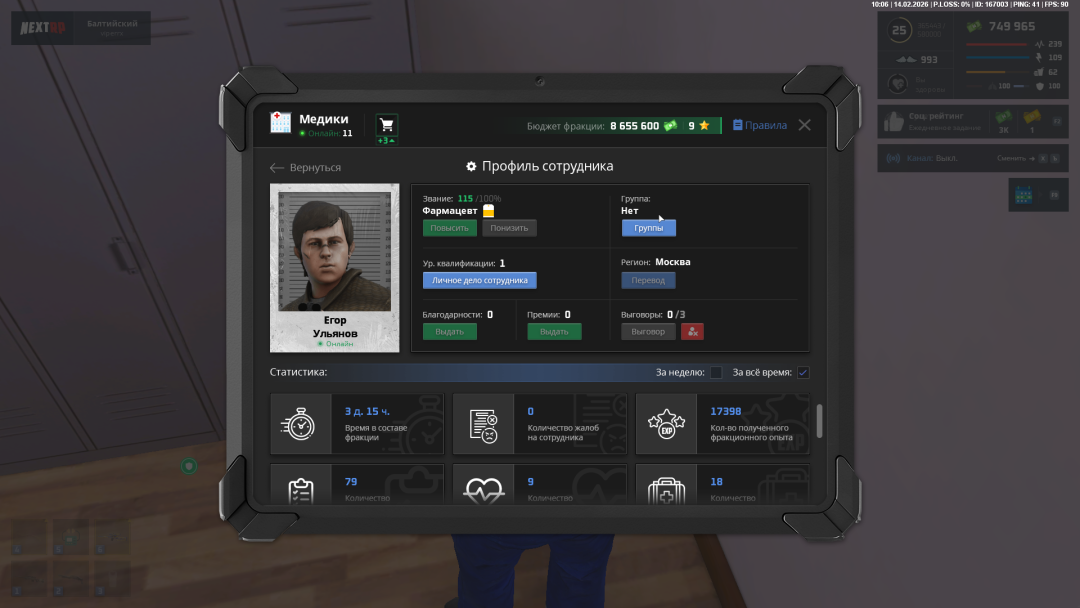Open Личное дело сотрудника file
The width and height of the screenshot is (1080, 608).
pyautogui.click(x=479, y=281)
